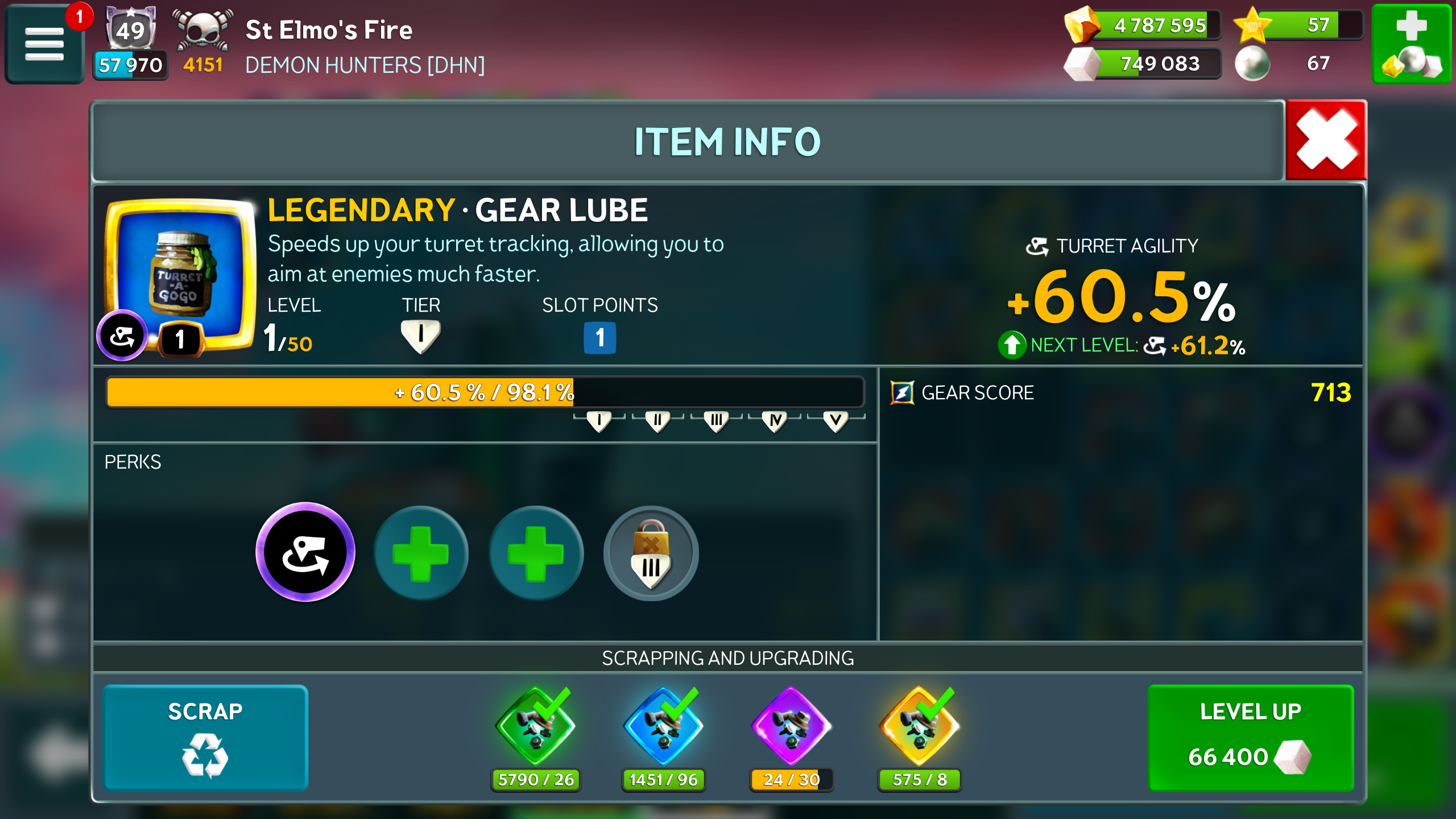
Task: Select the purple epic parts icon
Action: [791, 727]
